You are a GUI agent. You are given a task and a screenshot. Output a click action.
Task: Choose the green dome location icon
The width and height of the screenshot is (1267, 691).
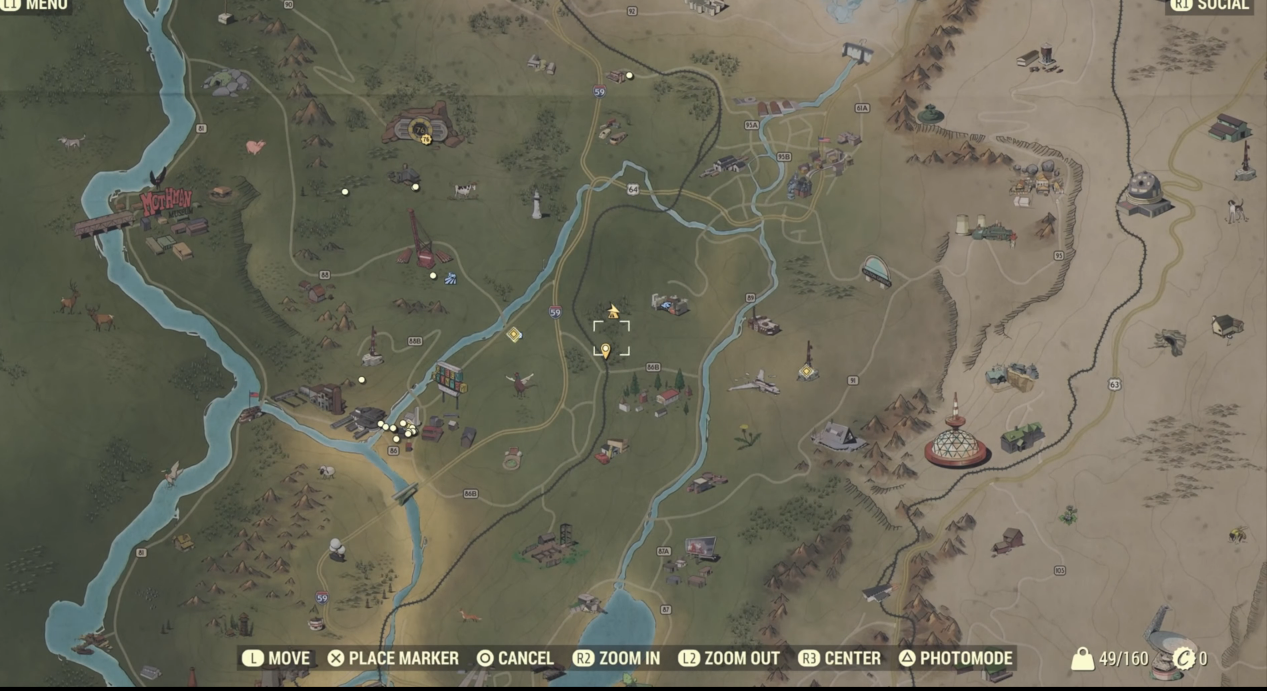click(x=931, y=114)
